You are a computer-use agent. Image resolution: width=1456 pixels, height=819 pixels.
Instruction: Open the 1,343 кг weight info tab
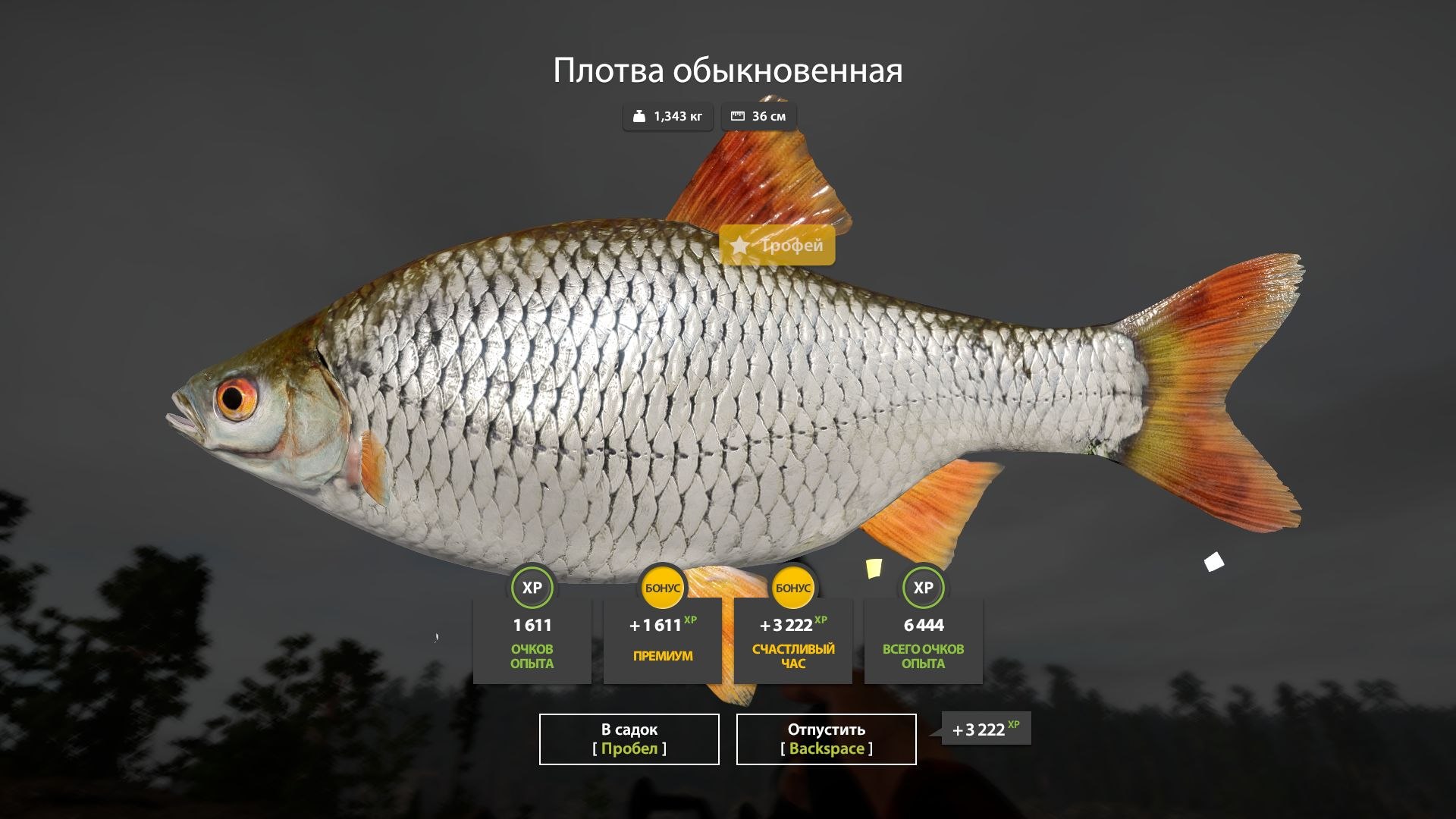[667, 115]
